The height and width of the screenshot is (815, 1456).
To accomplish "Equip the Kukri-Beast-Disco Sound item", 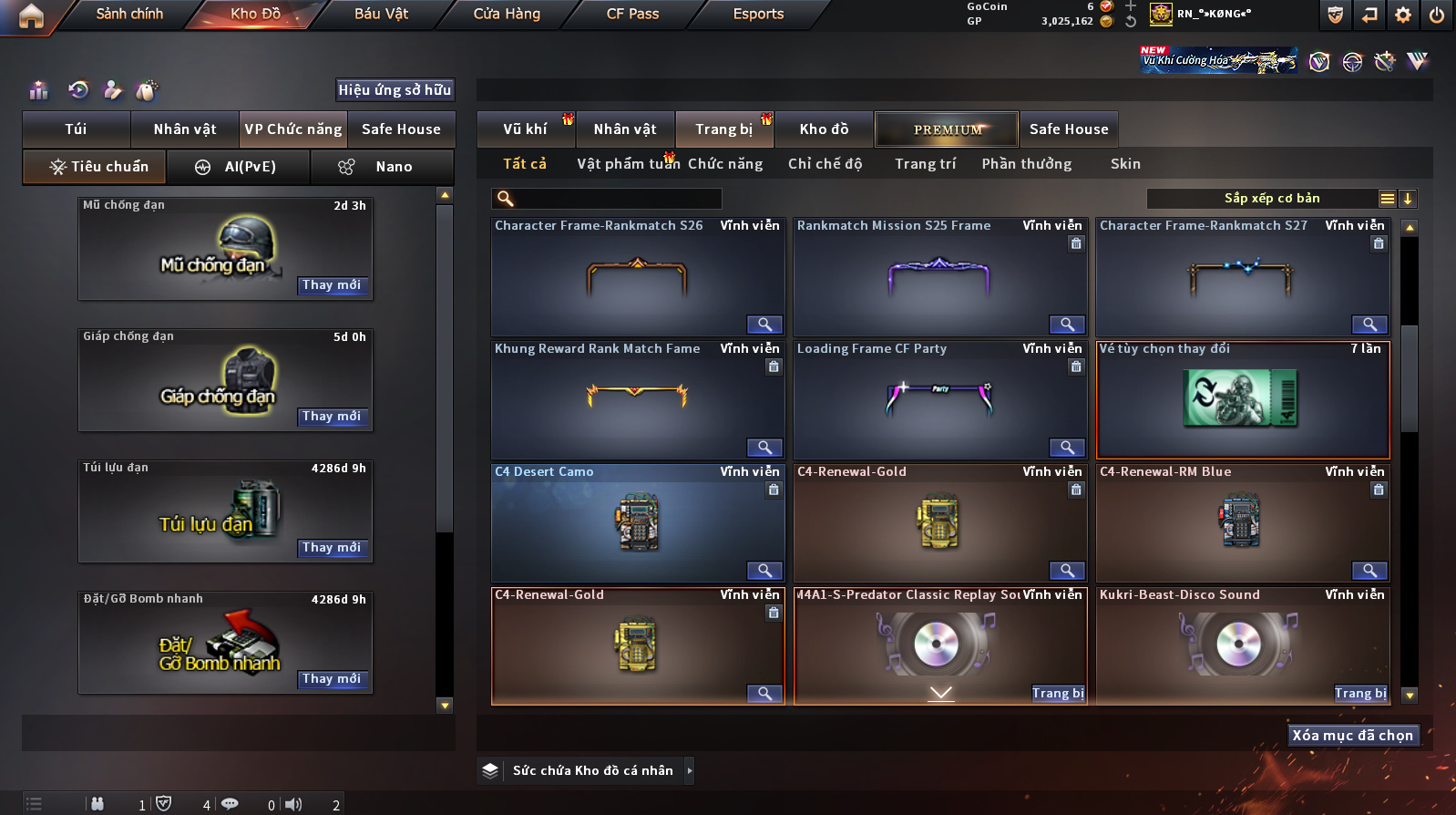I will pos(1360,694).
